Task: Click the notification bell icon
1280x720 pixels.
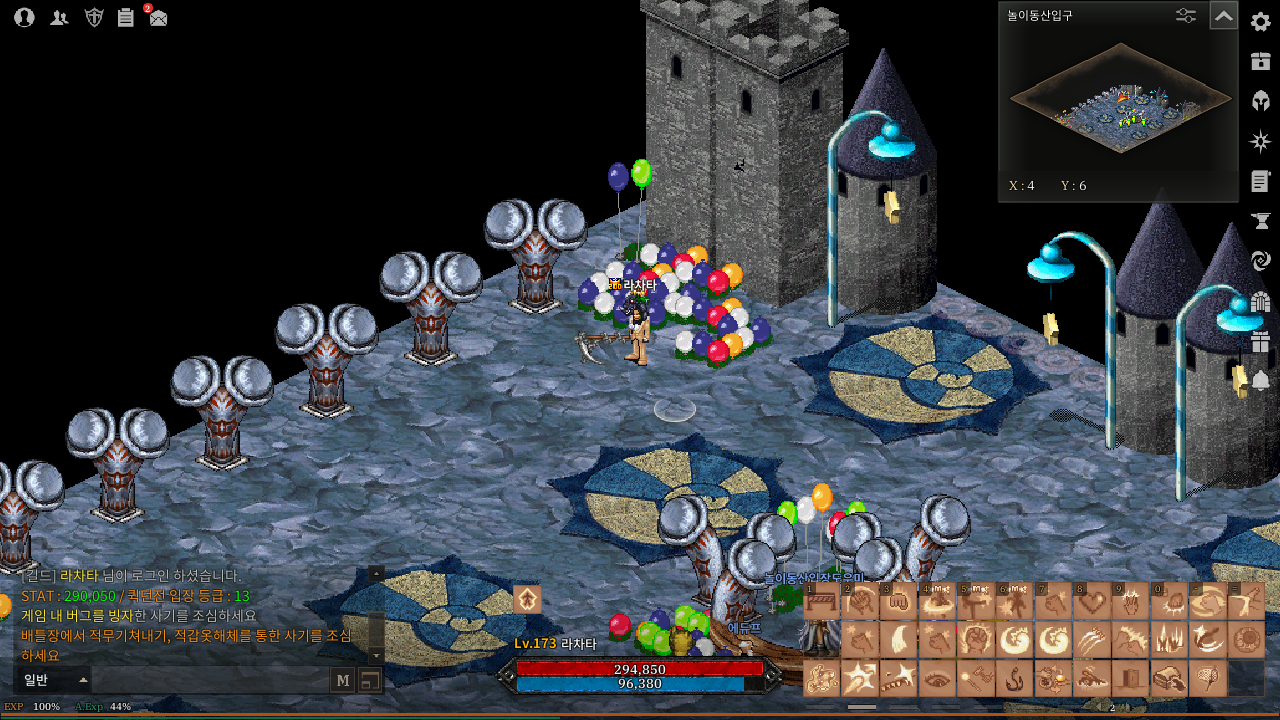Action: coord(1260,381)
